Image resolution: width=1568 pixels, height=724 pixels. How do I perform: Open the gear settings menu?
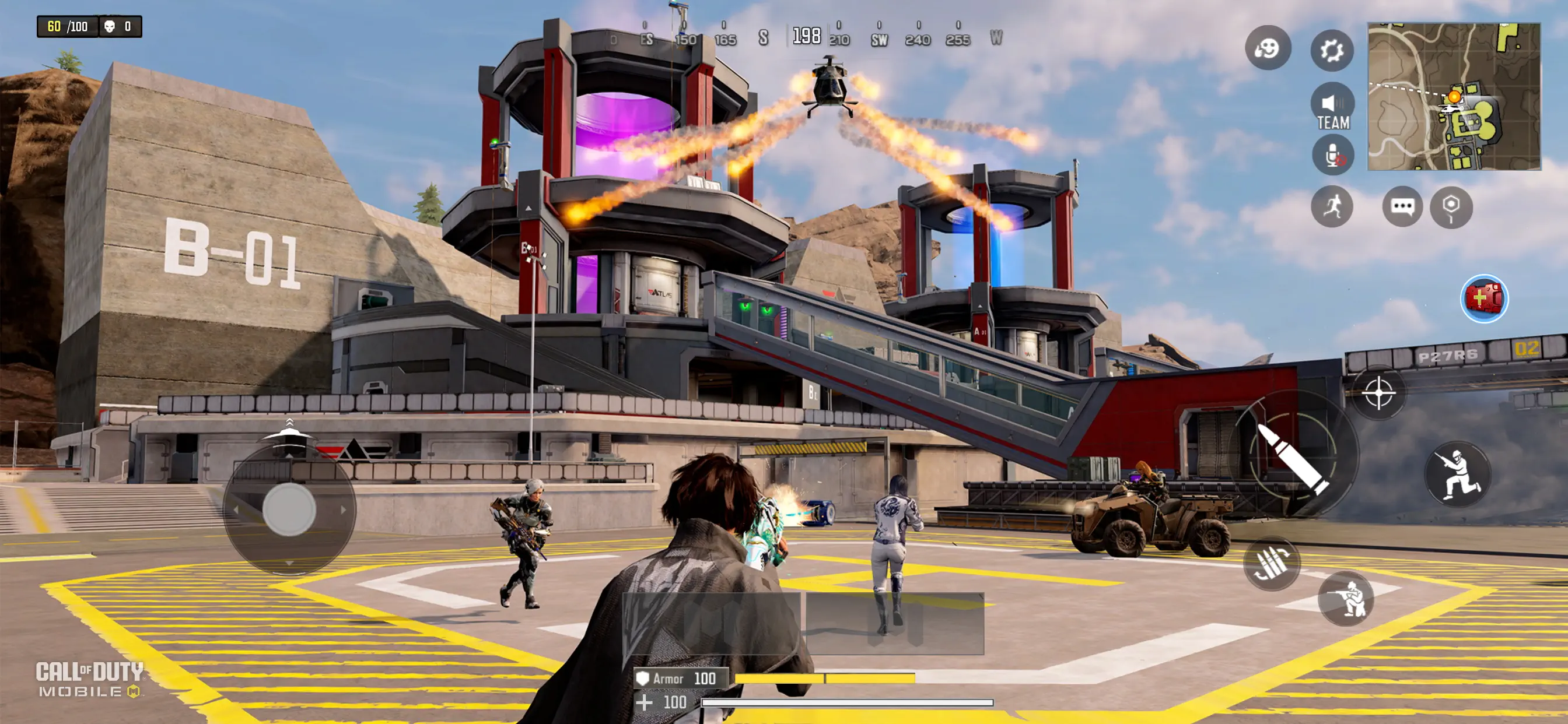click(x=1332, y=50)
